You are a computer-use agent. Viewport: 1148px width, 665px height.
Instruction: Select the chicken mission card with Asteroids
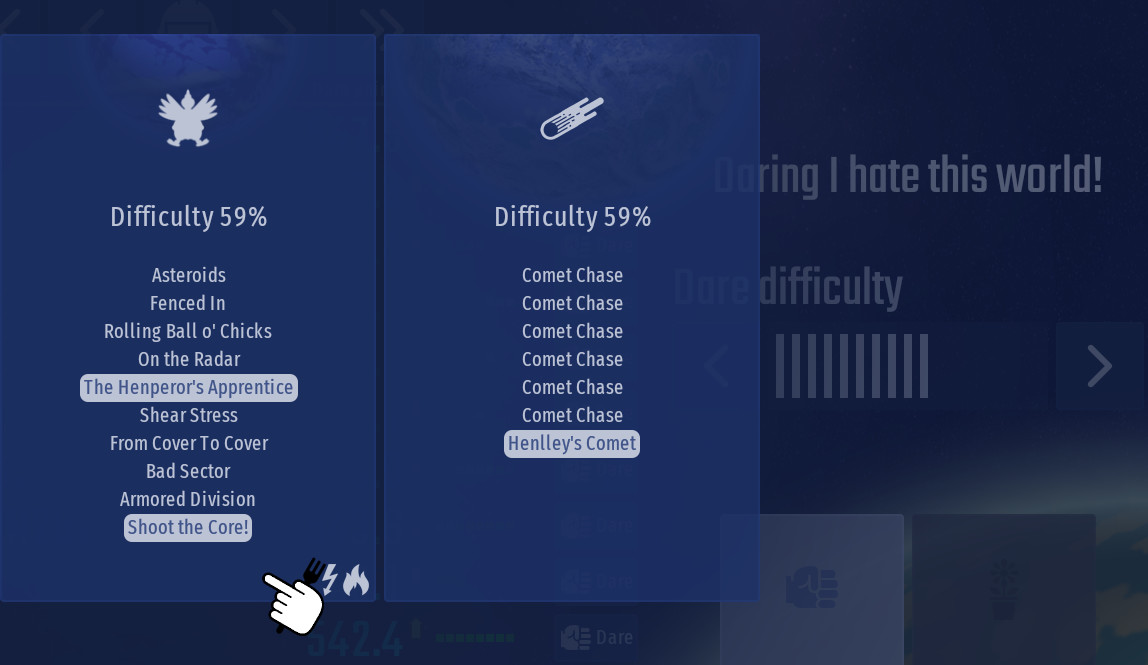[x=188, y=318]
